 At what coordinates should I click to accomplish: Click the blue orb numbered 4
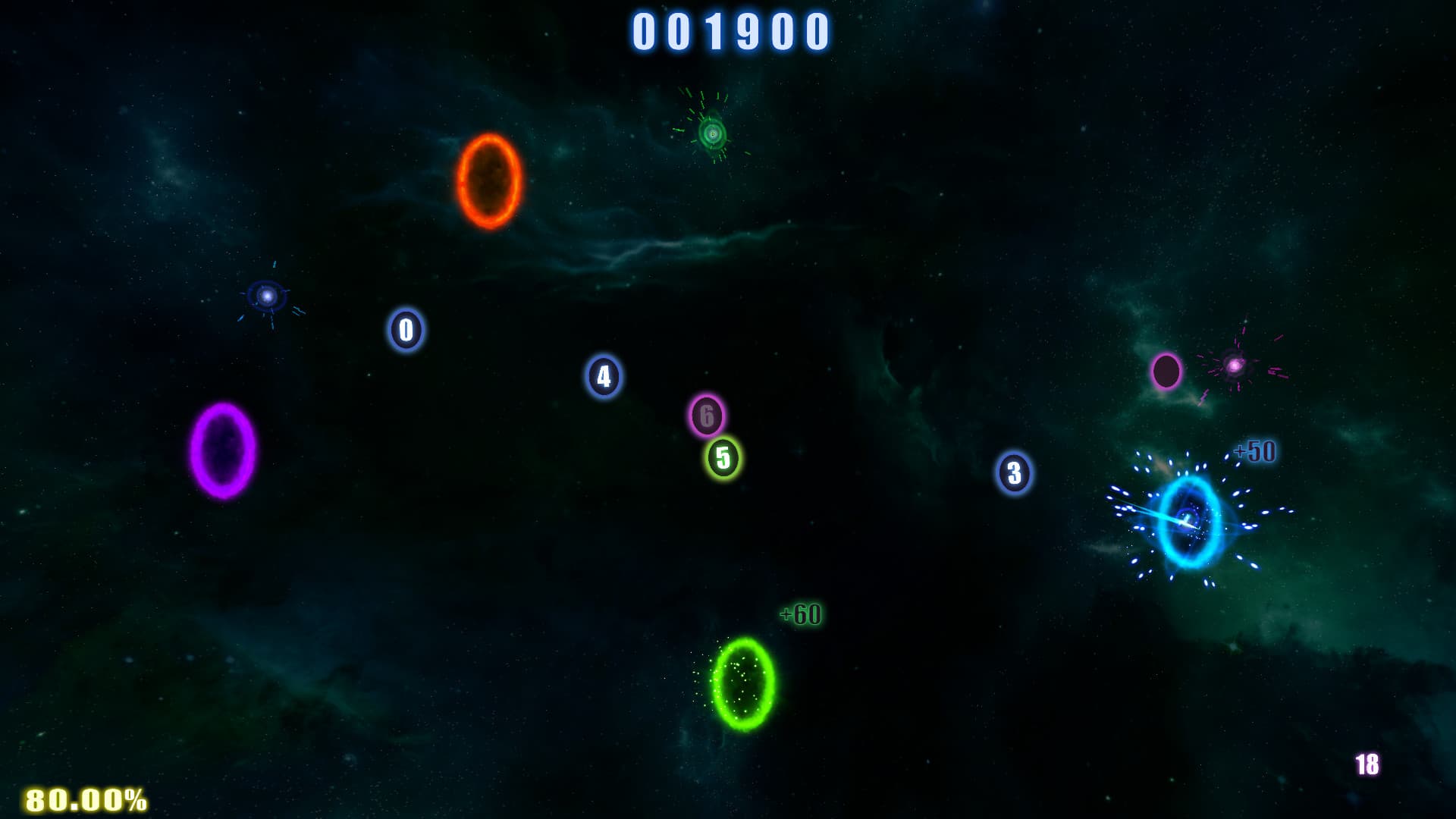(604, 376)
